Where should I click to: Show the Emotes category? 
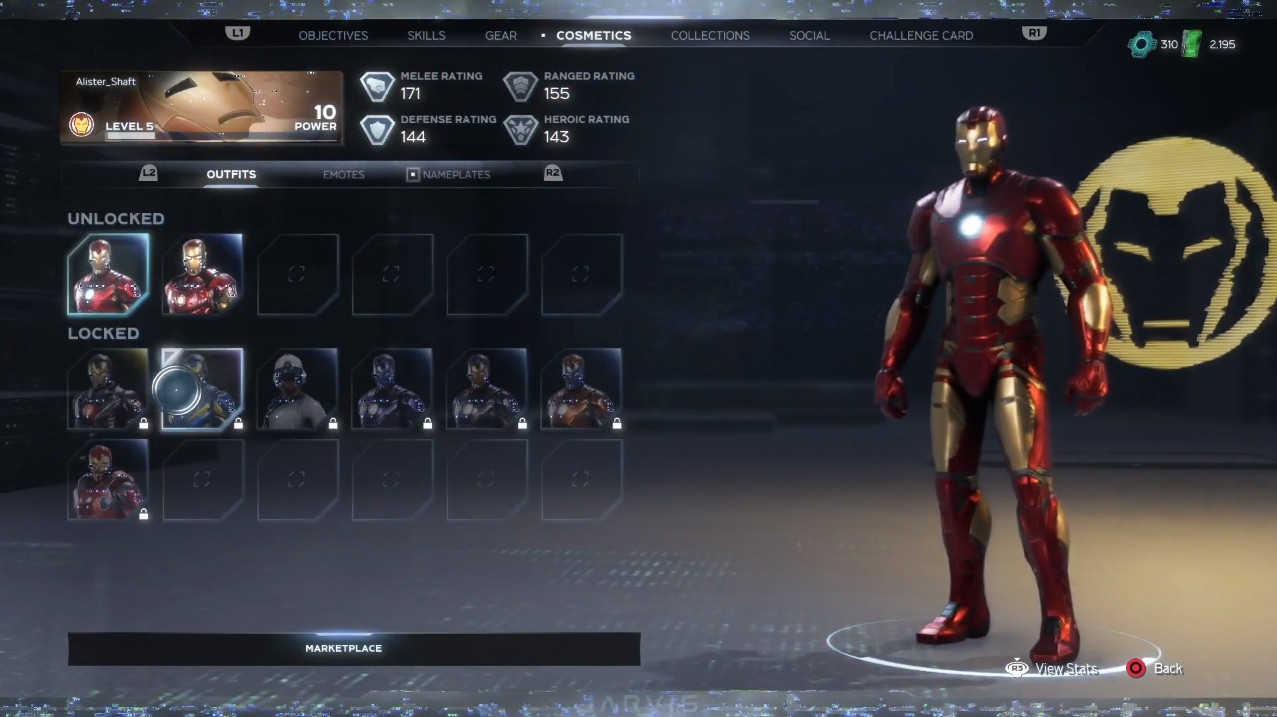click(x=343, y=175)
